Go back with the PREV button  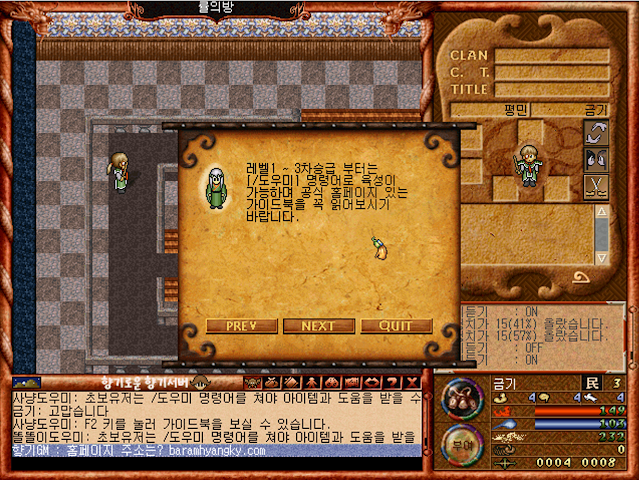pos(242,326)
